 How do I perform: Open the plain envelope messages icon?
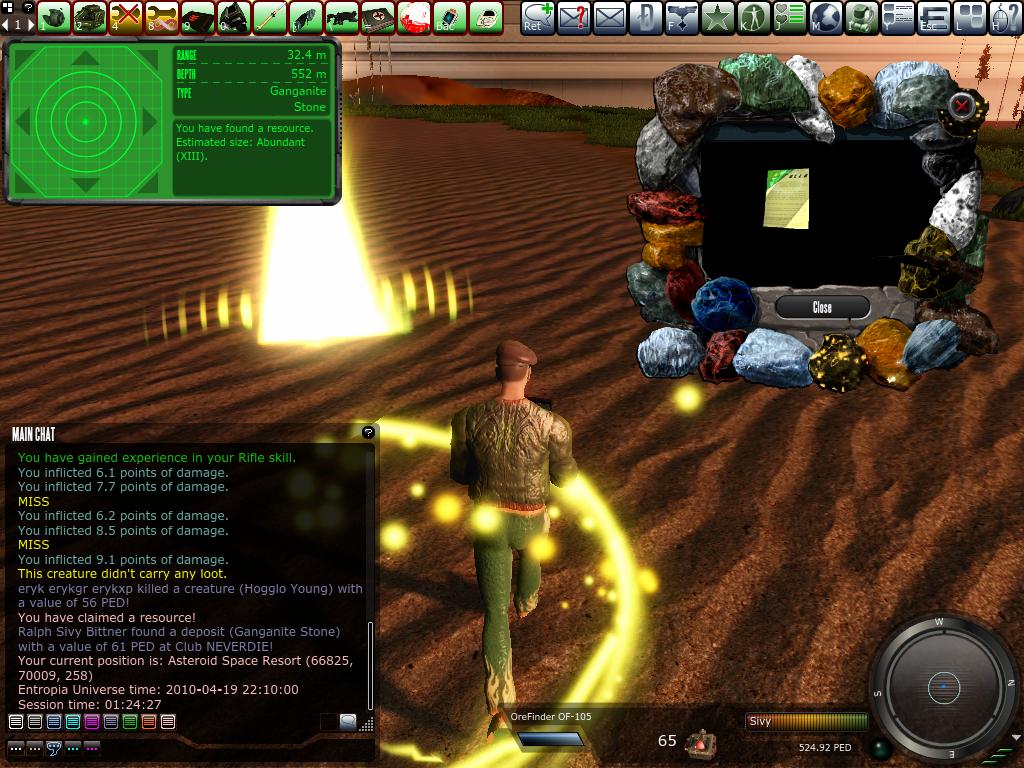pos(610,17)
